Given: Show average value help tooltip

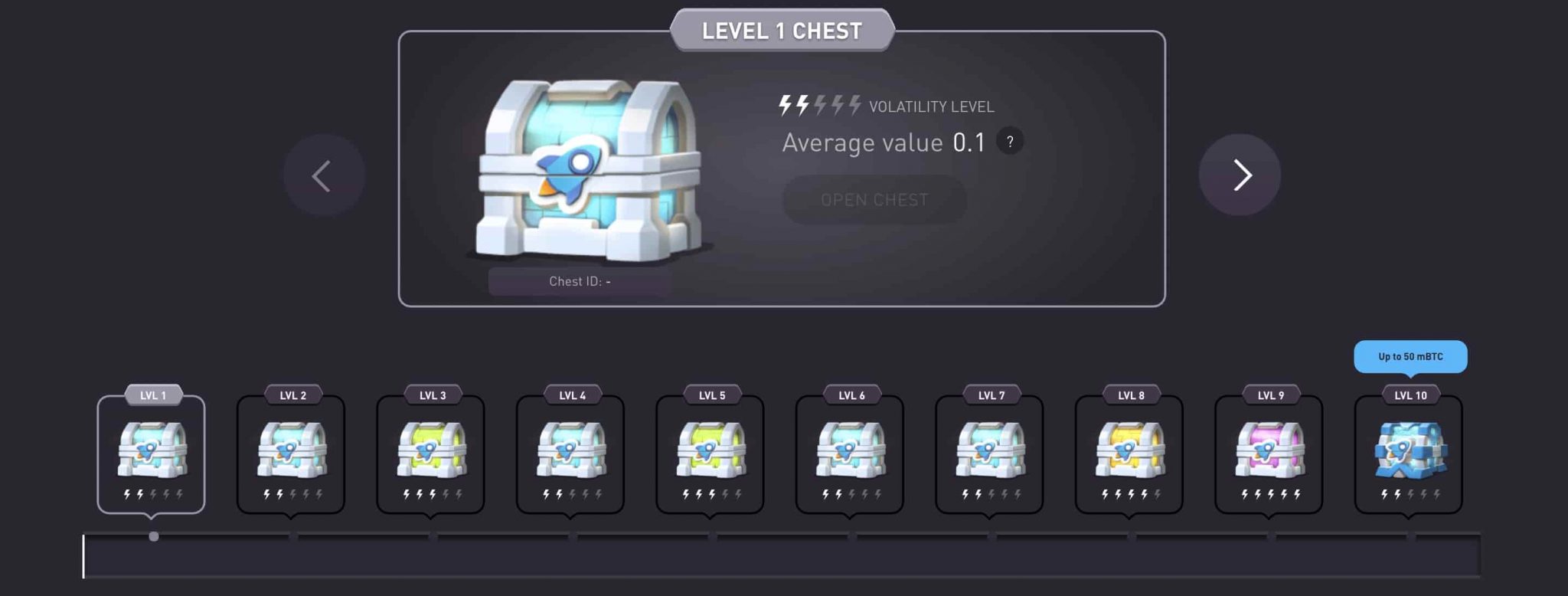Looking at the screenshot, I should tap(1010, 142).
